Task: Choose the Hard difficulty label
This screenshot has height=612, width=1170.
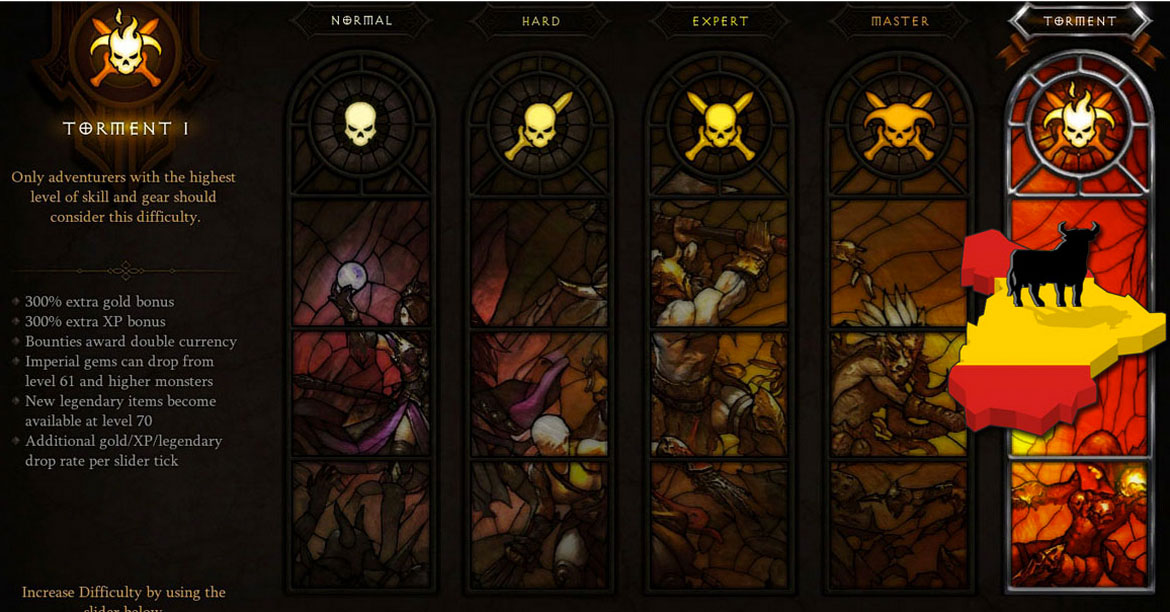Action: coord(540,21)
